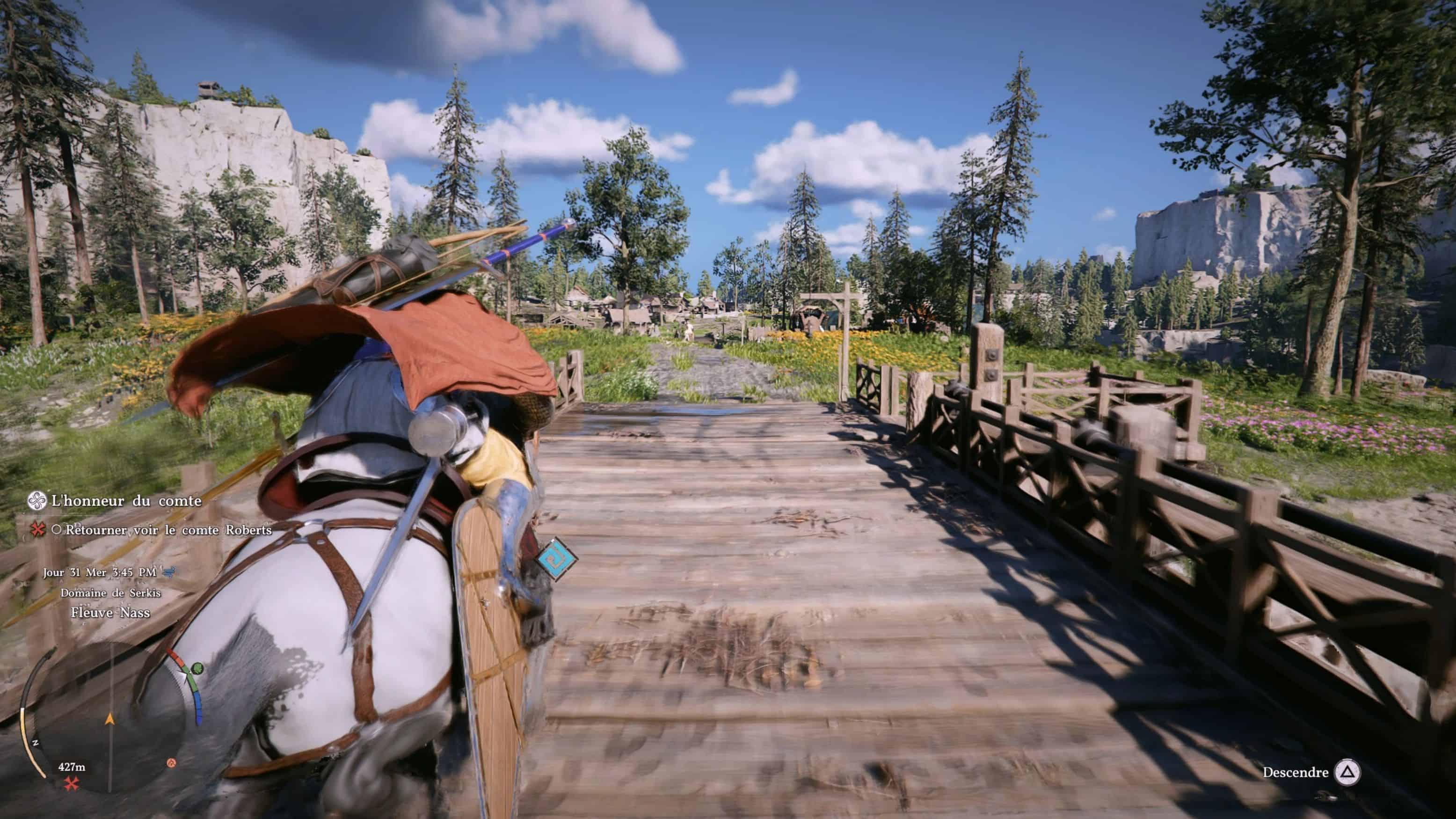
Task: Select the orange player arrow on minimap
Action: pos(109,719)
